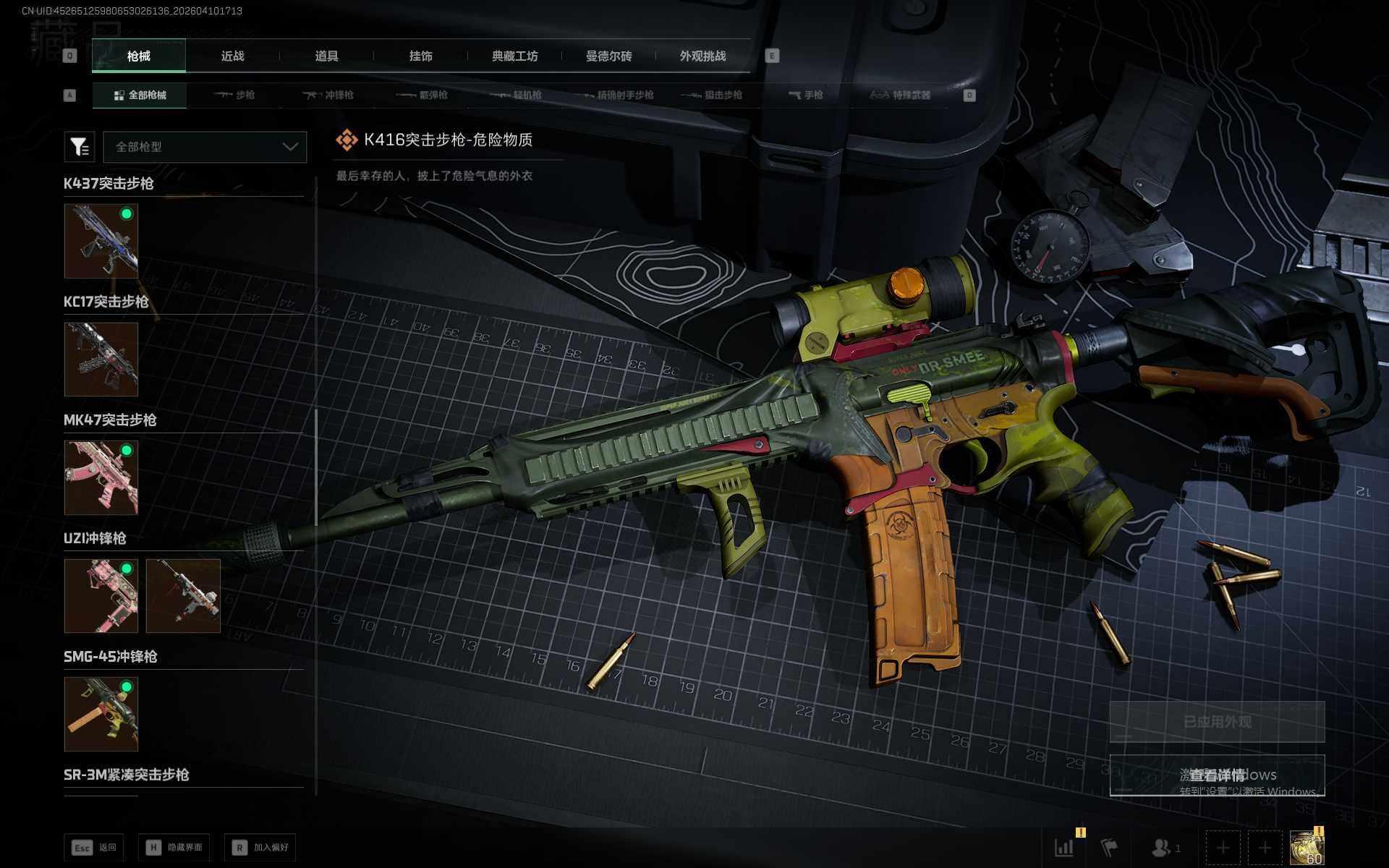1389x868 pixels.
Task: Click the gold player avatar portrait
Action: tap(1307, 847)
